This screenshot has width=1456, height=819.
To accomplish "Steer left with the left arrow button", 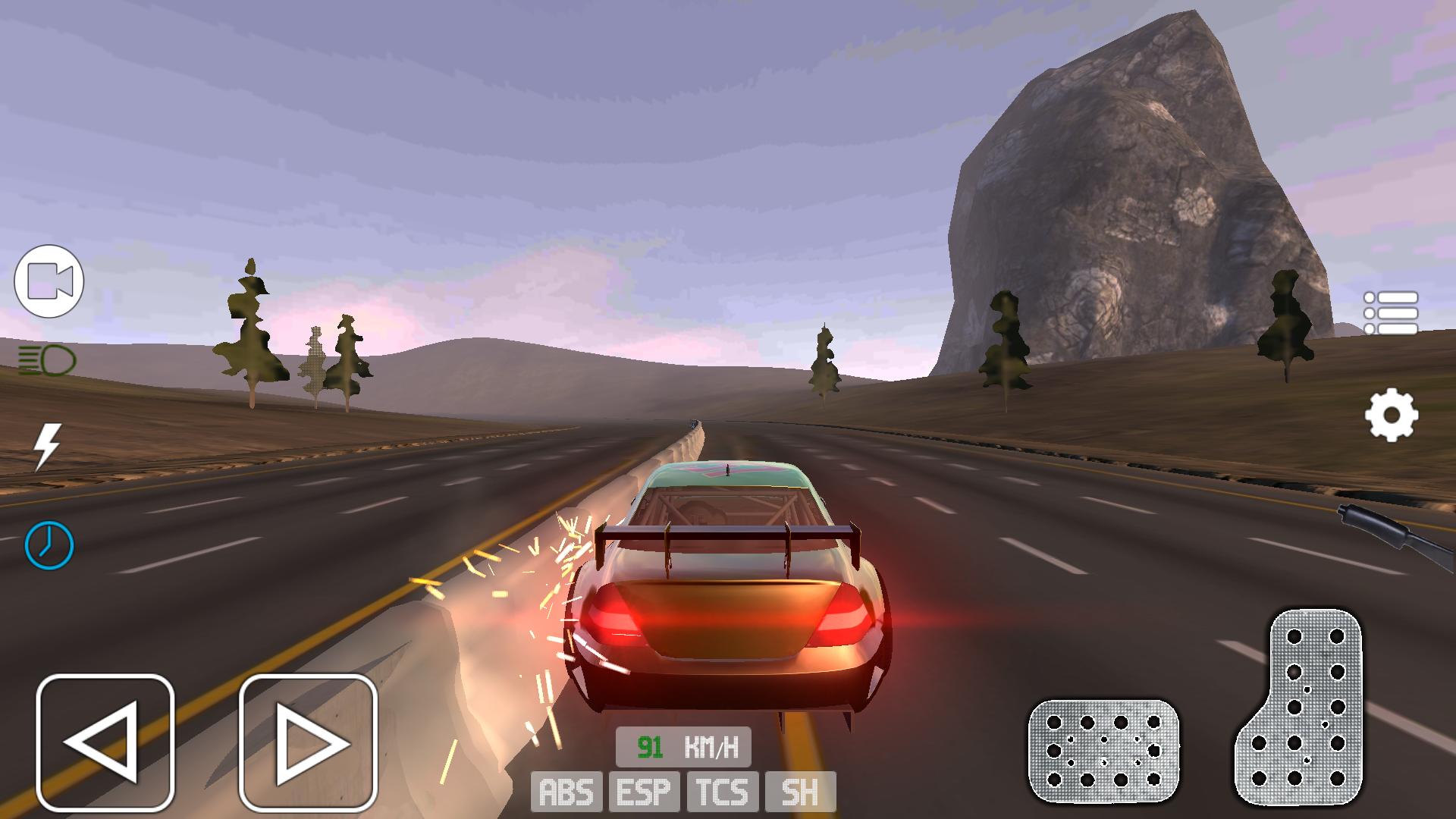I will [105, 743].
